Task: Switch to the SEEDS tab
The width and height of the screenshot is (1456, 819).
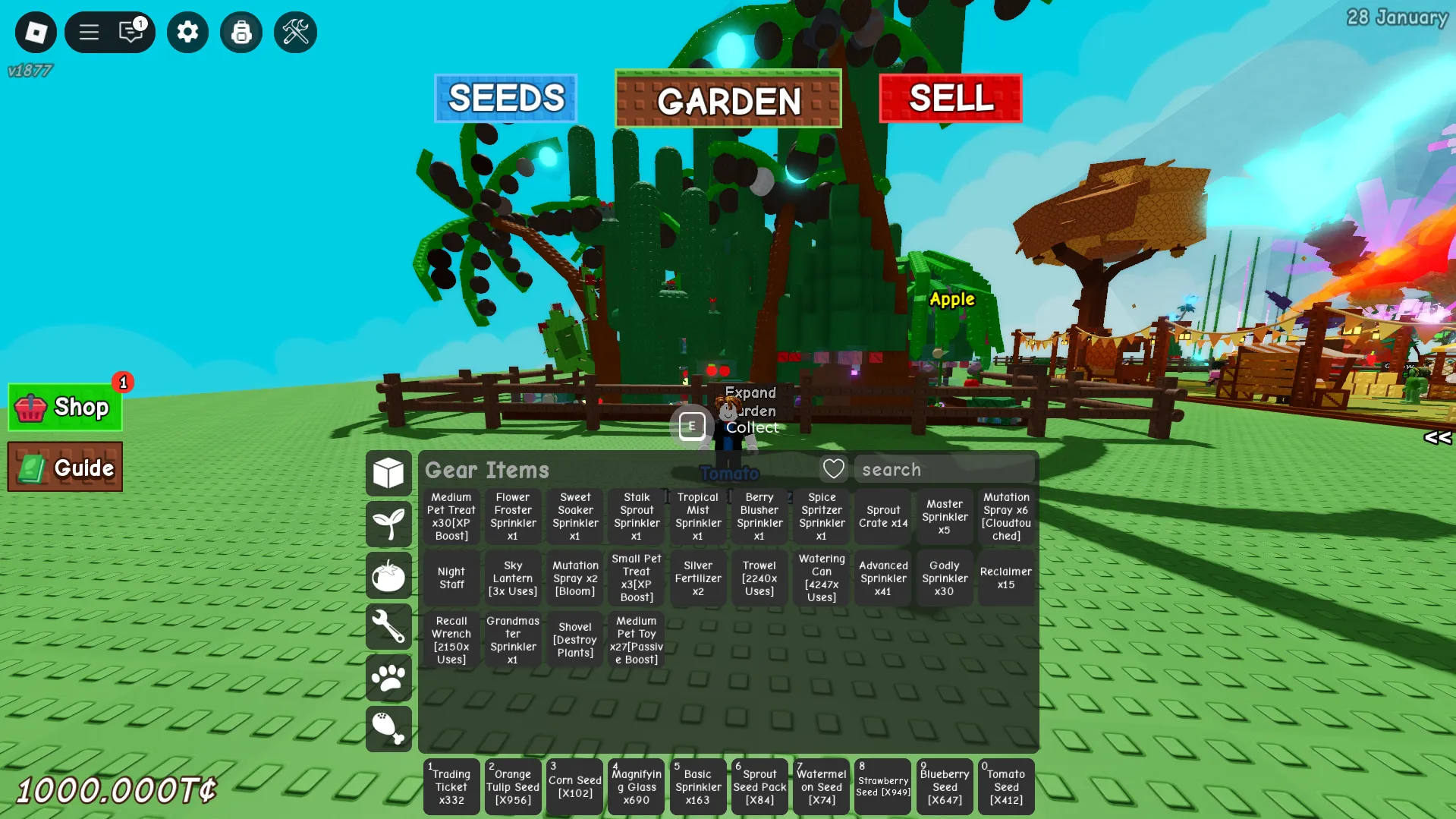Action: click(505, 97)
